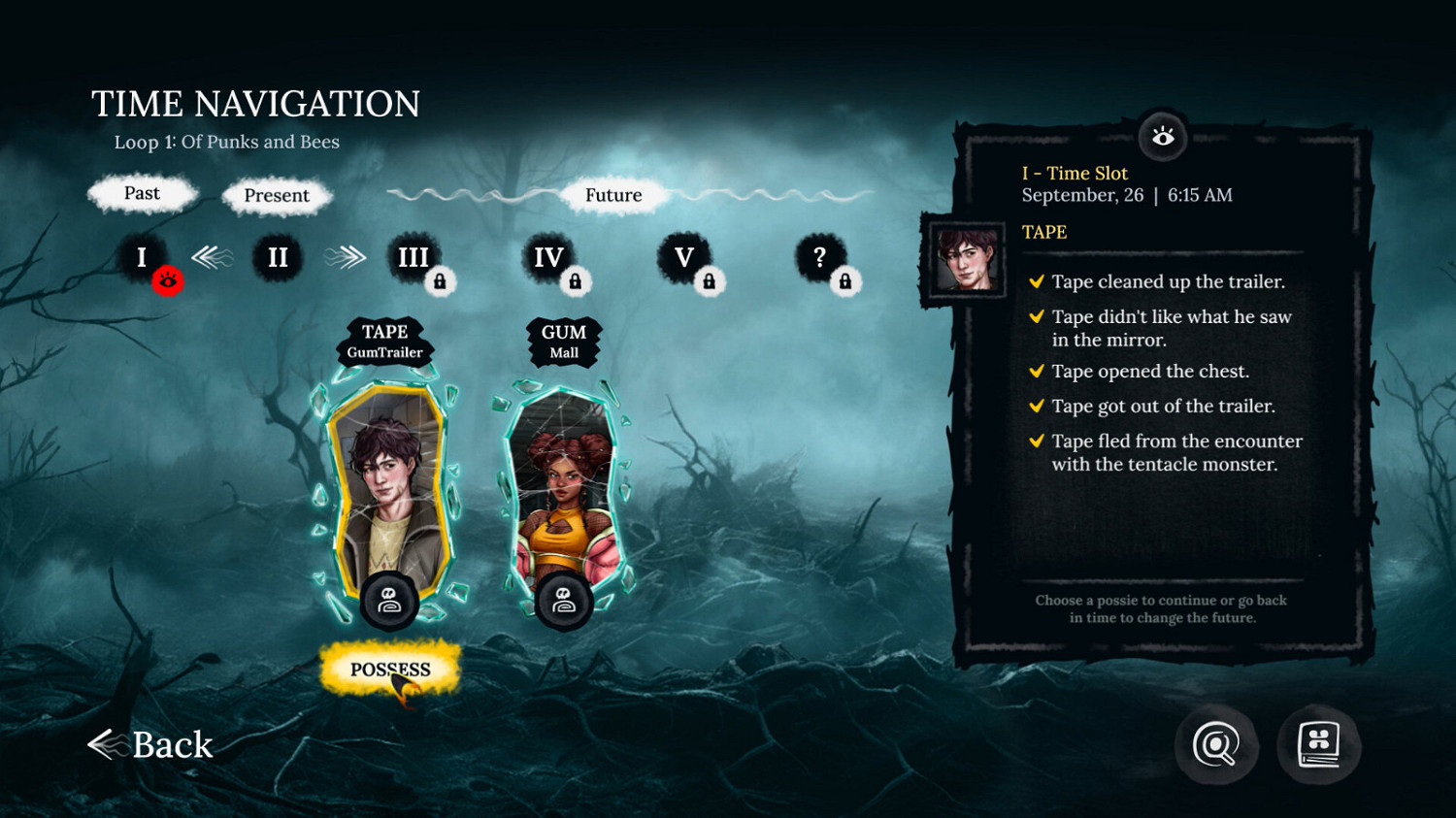Toggle the checkmark beside "Tape got out of the trailer"
The image size is (1456, 818).
click(x=1036, y=407)
